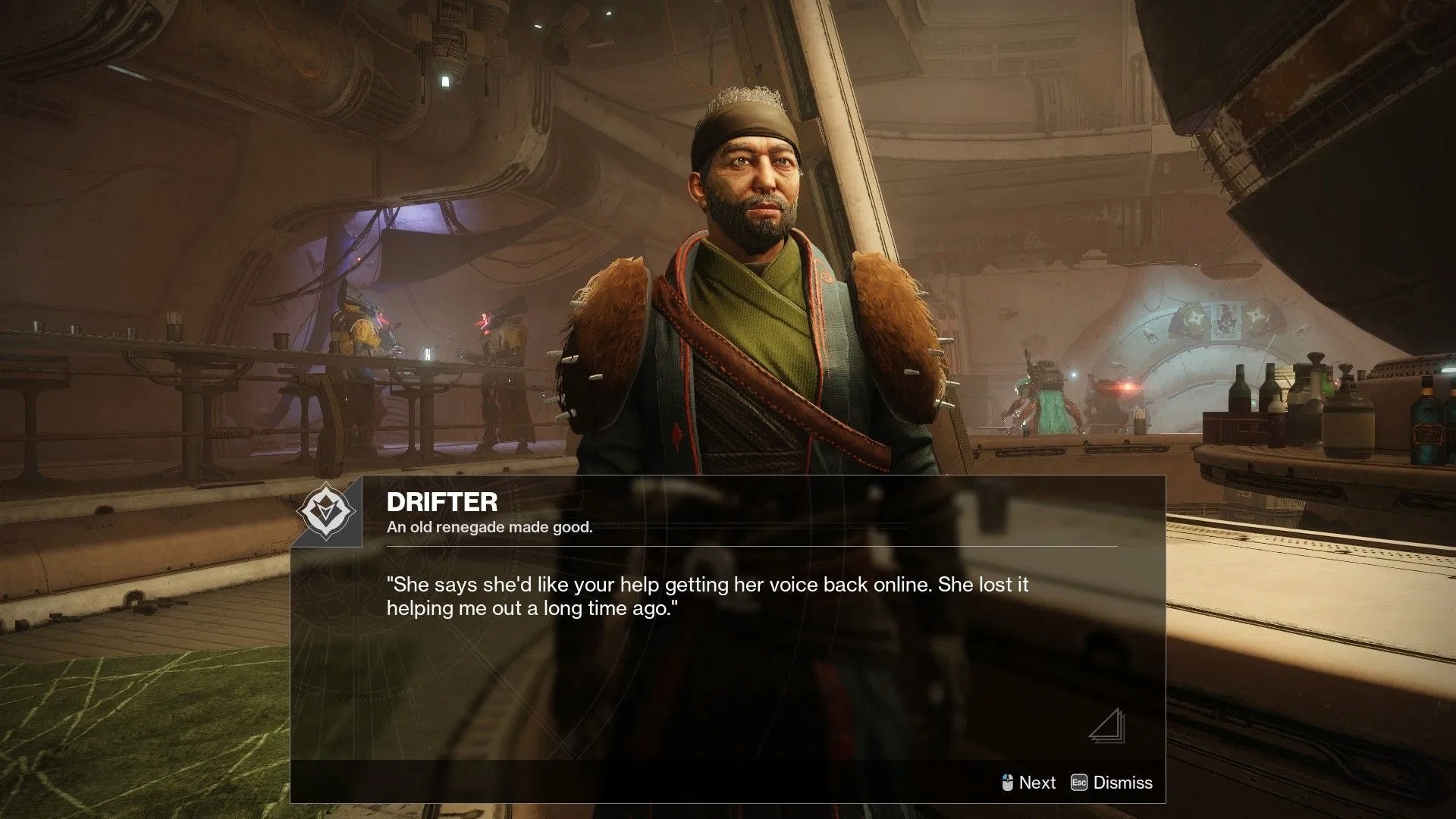Image resolution: width=1456 pixels, height=819 pixels.
Task: Open the Drifter conversation header
Action: pyautogui.click(x=444, y=502)
